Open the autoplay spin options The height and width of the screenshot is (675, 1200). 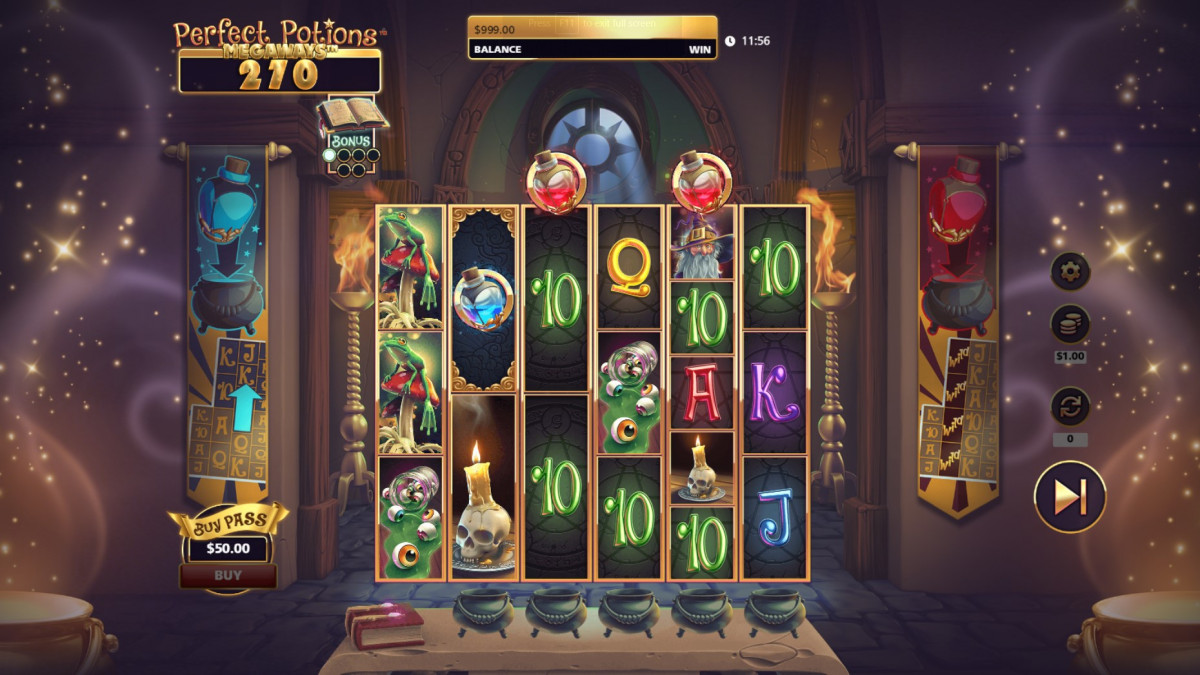[1069, 407]
